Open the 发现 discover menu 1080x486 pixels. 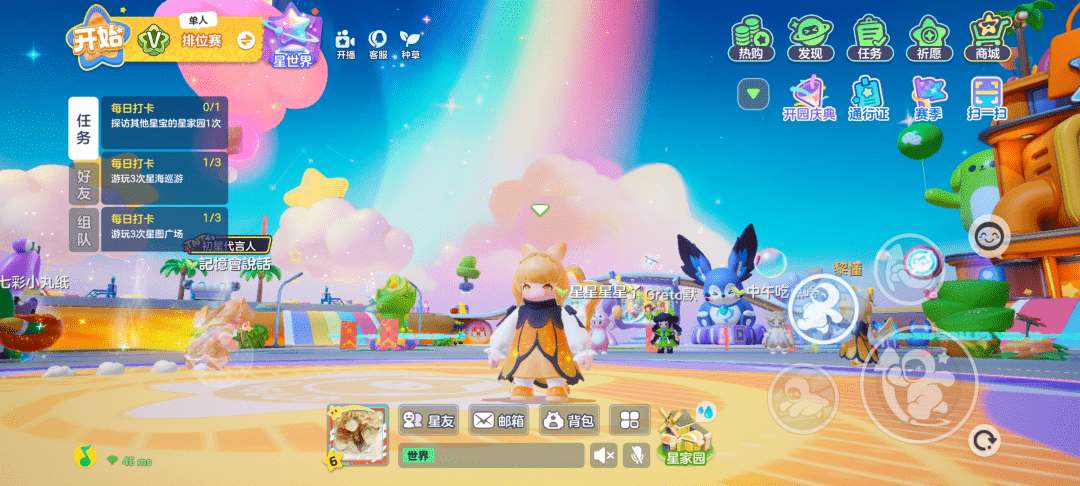tap(810, 39)
